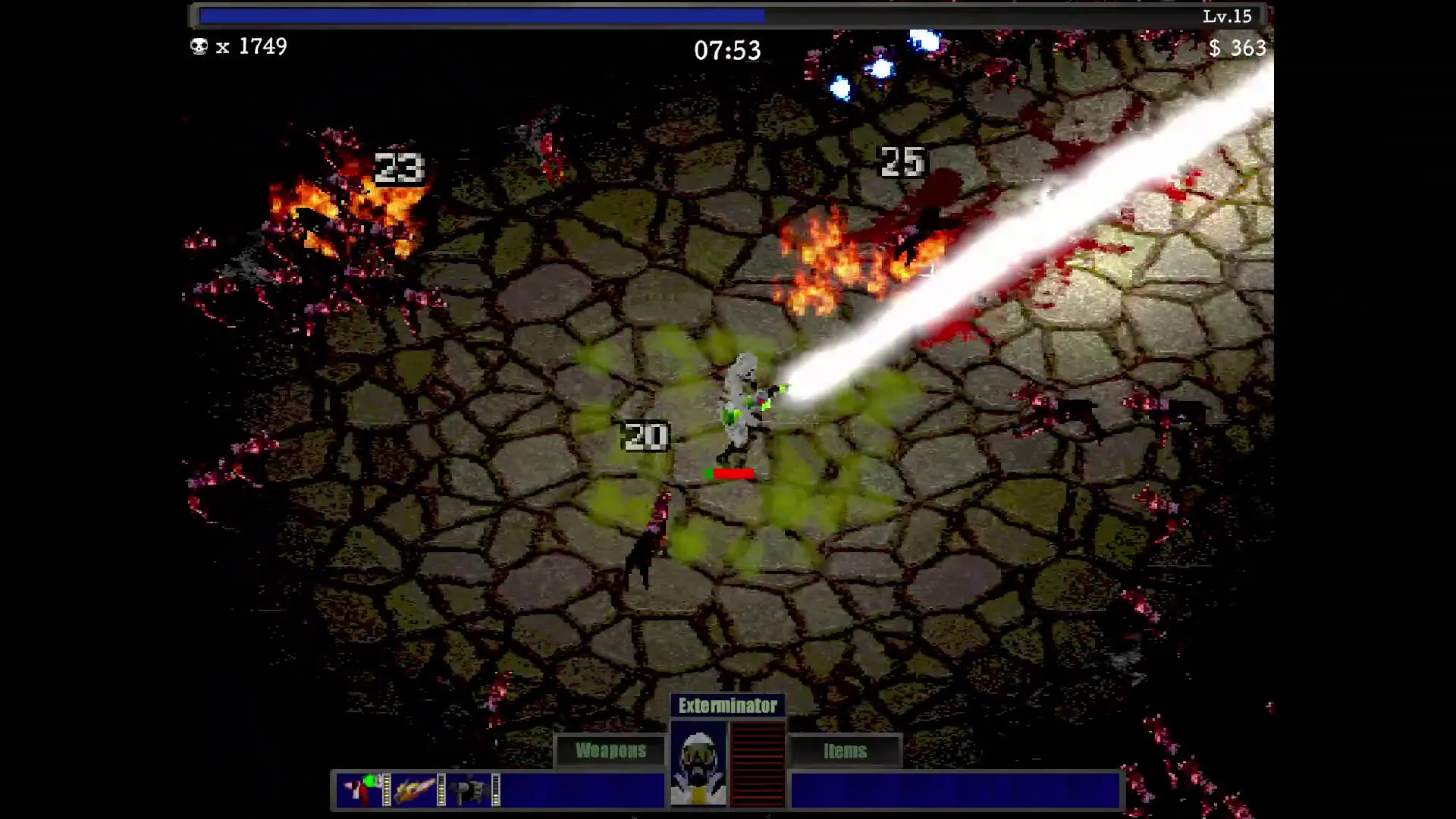Choose the orange chainsaw weapon slot

point(415,789)
